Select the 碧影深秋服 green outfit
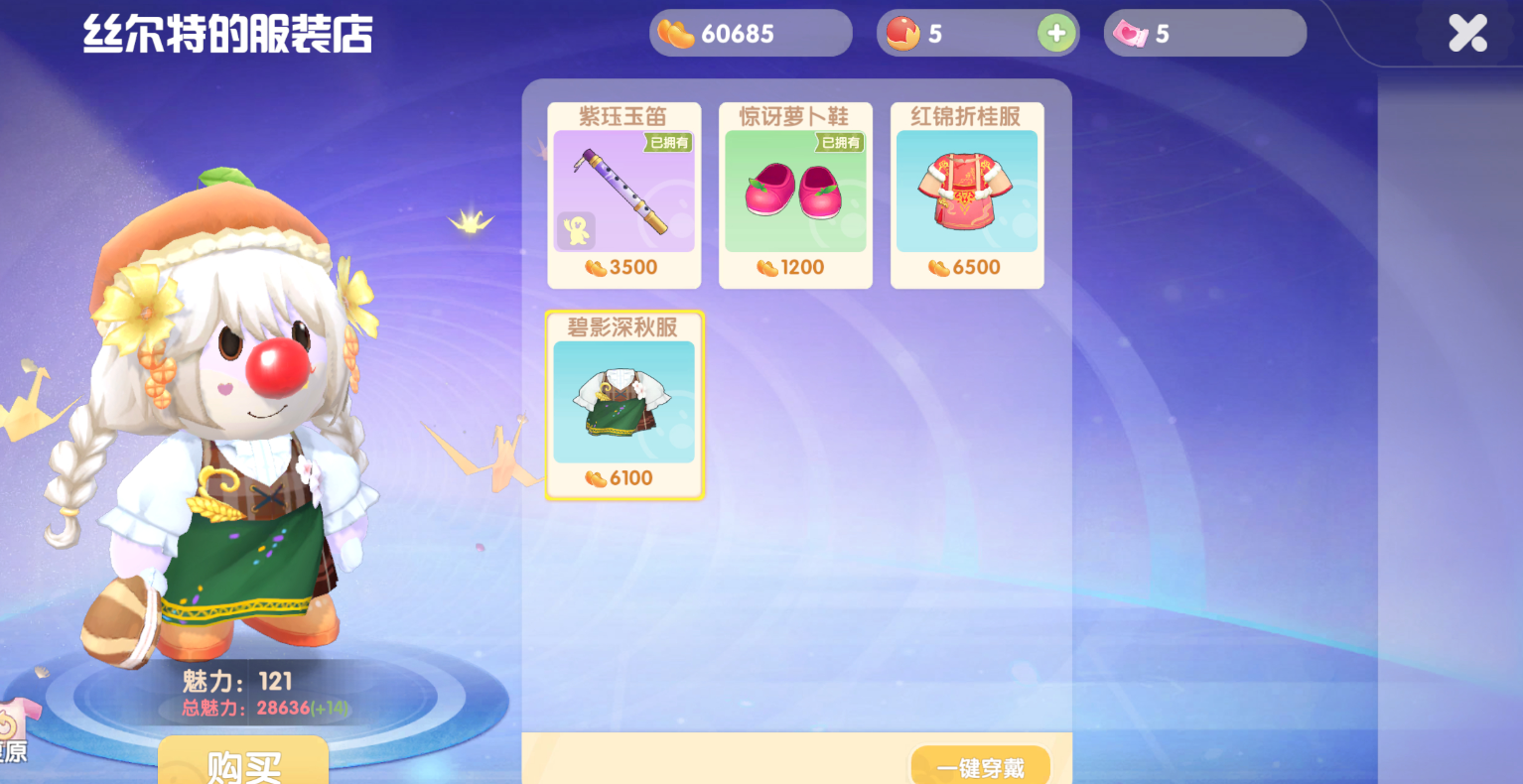 click(623, 402)
